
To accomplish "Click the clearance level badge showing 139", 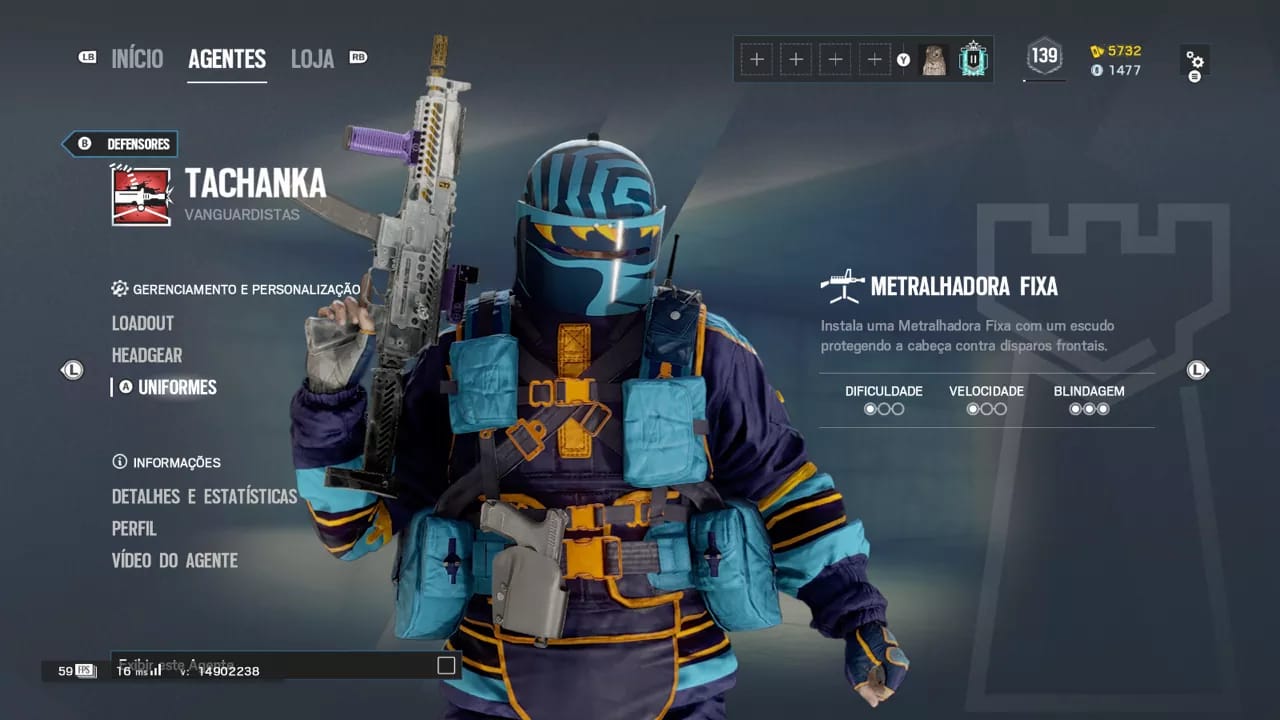I will coord(1043,59).
